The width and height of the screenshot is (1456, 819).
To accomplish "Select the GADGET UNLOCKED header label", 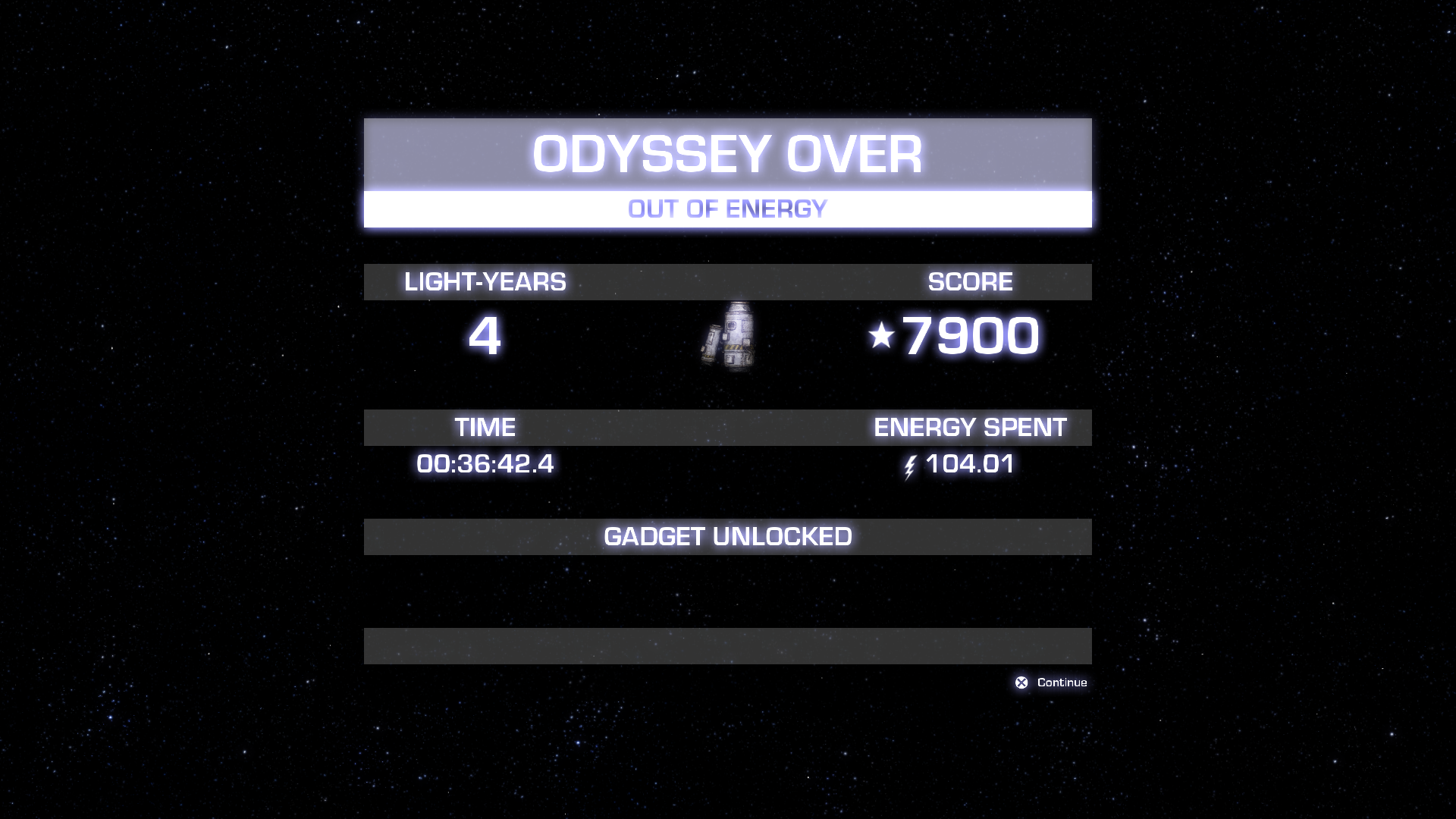I will coord(727,536).
